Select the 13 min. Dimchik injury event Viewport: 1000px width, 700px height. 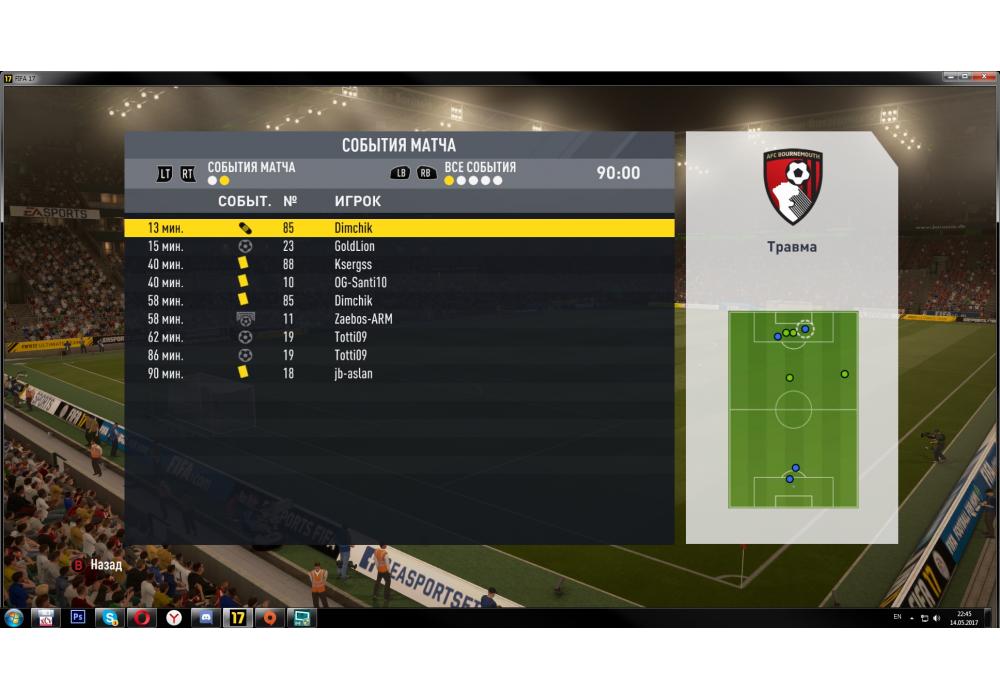(398, 228)
